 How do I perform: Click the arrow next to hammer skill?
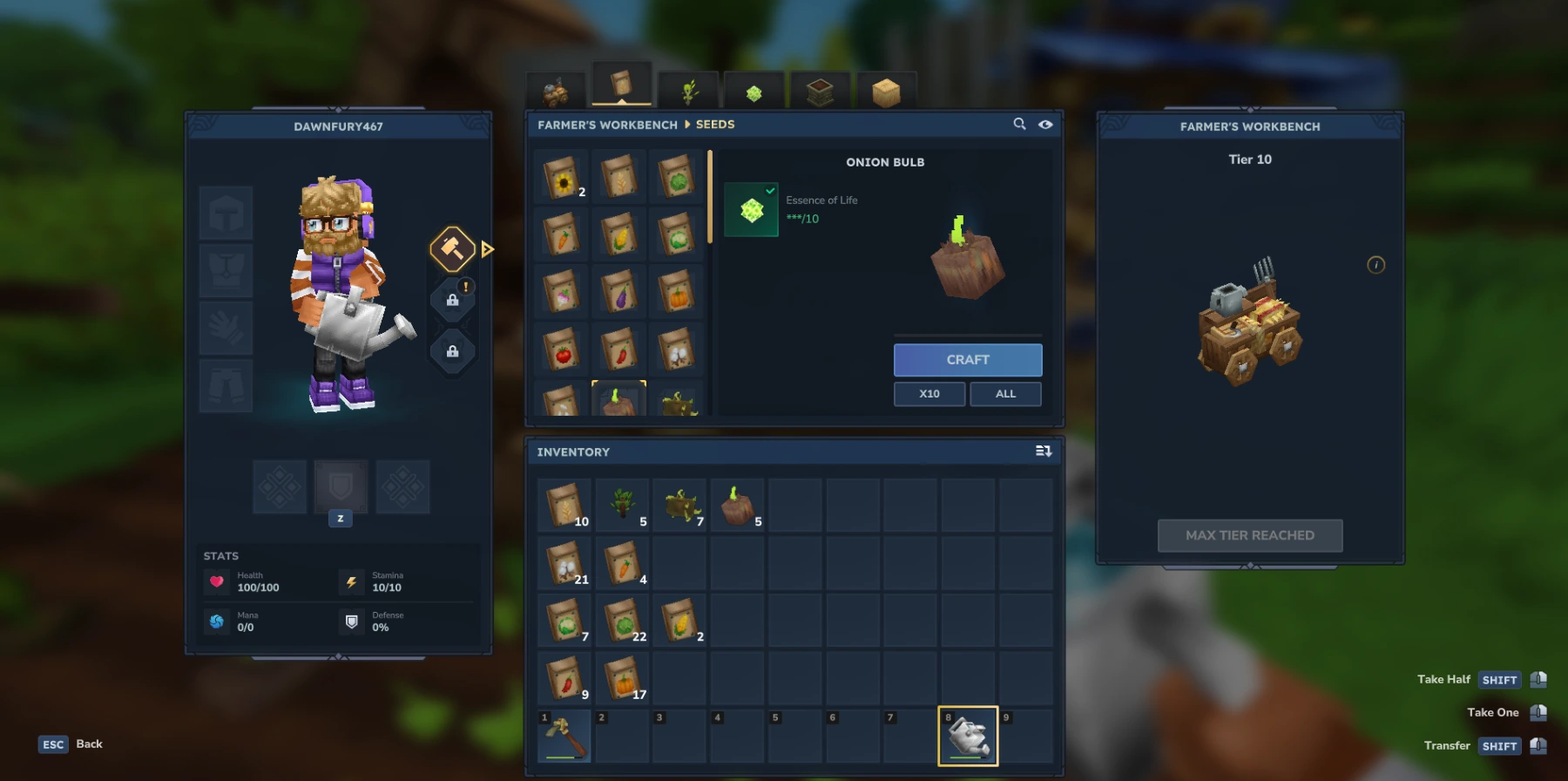(486, 248)
